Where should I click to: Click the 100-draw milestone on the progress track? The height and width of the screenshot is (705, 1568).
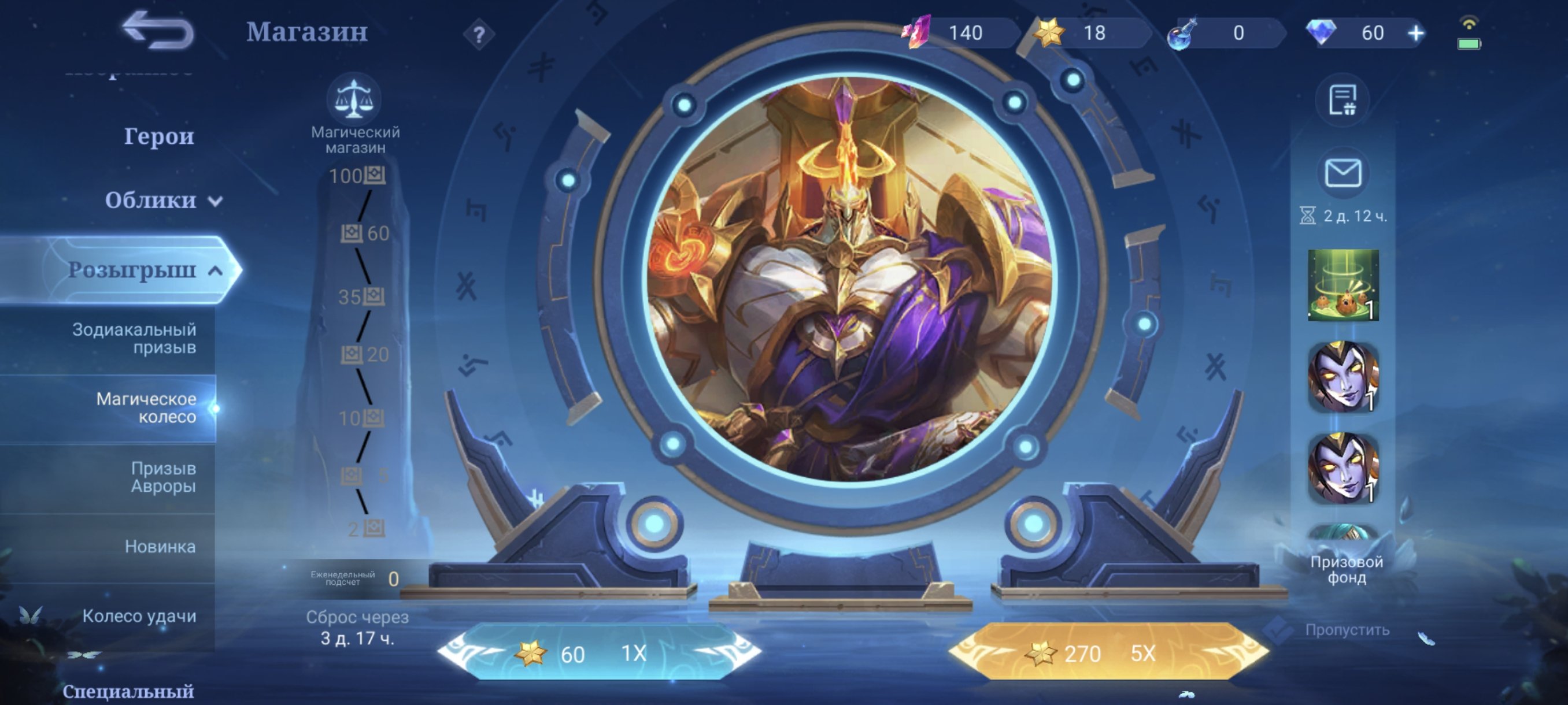[360, 176]
